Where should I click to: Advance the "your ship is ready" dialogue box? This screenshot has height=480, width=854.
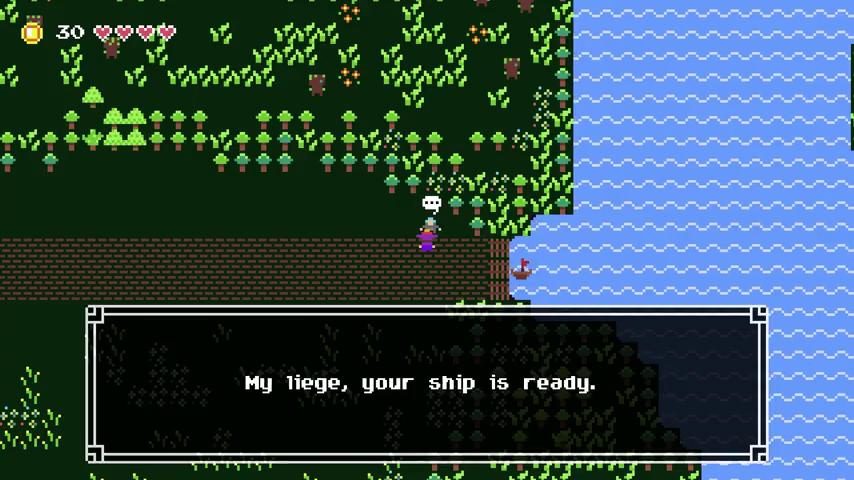(x=426, y=384)
